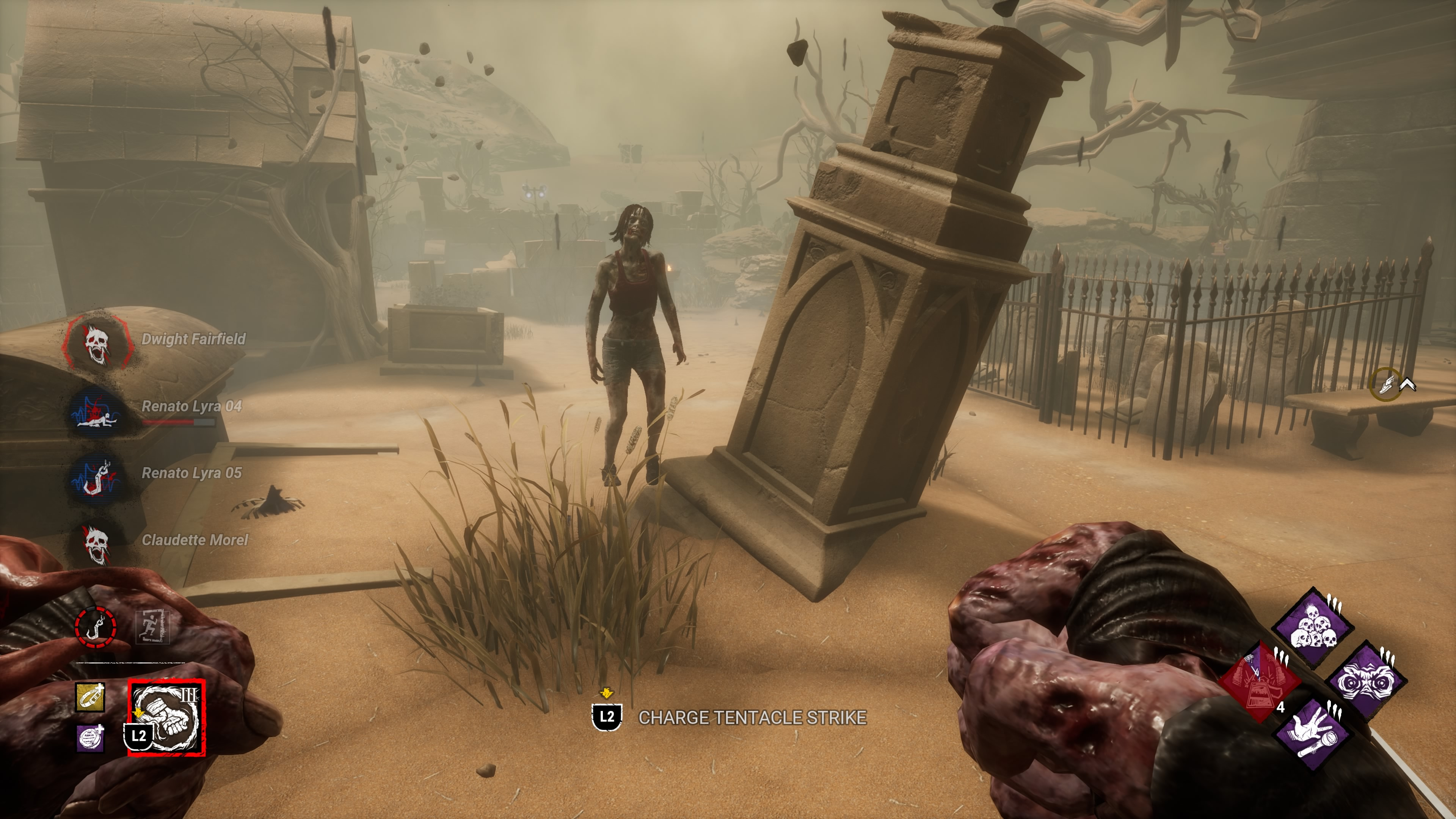Click the purple Ink Ribbon add-on icon
Screen dimensions: 1456x819
[90, 739]
